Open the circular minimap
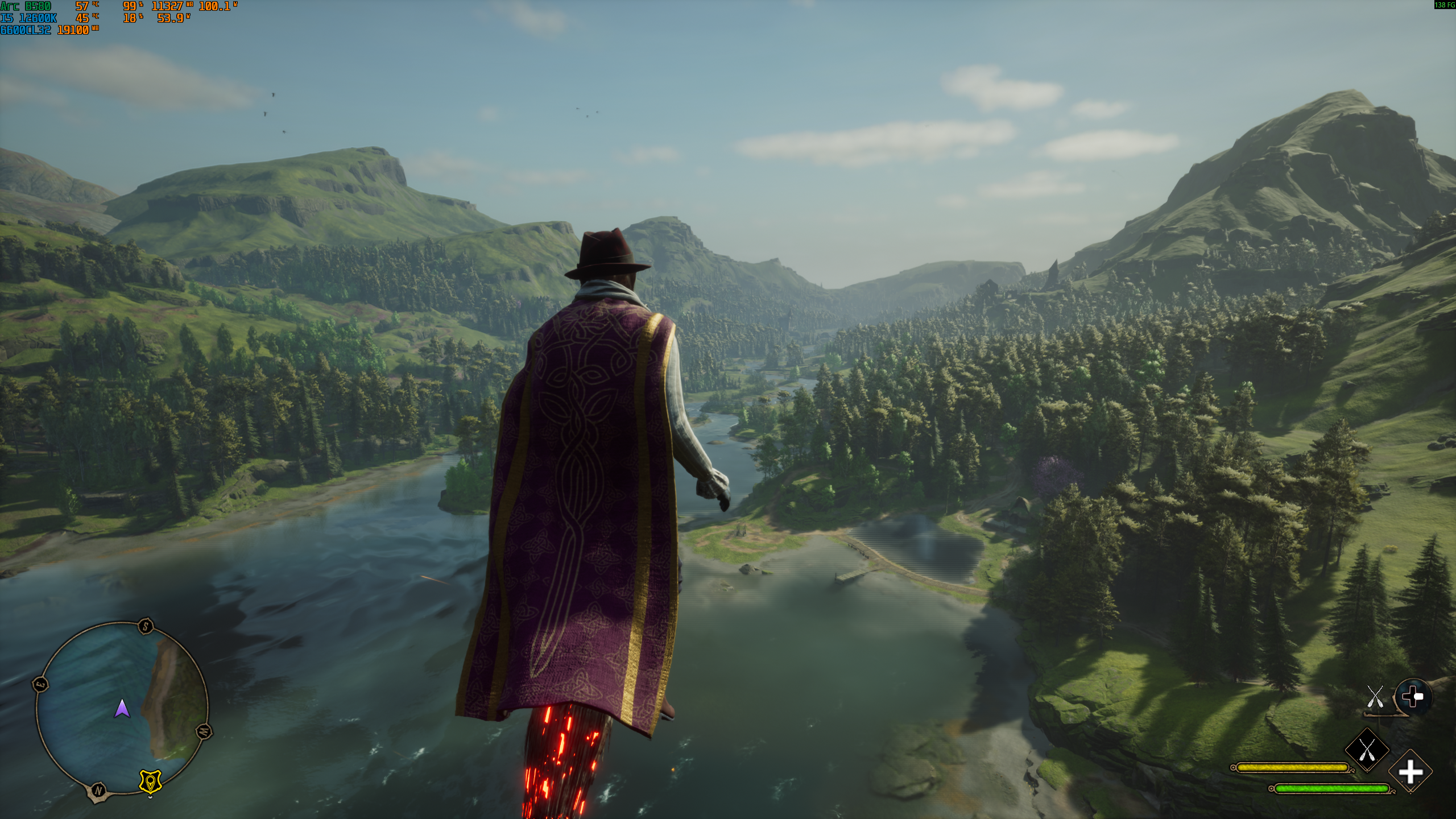This screenshot has height=819, width=1456. 121,709
